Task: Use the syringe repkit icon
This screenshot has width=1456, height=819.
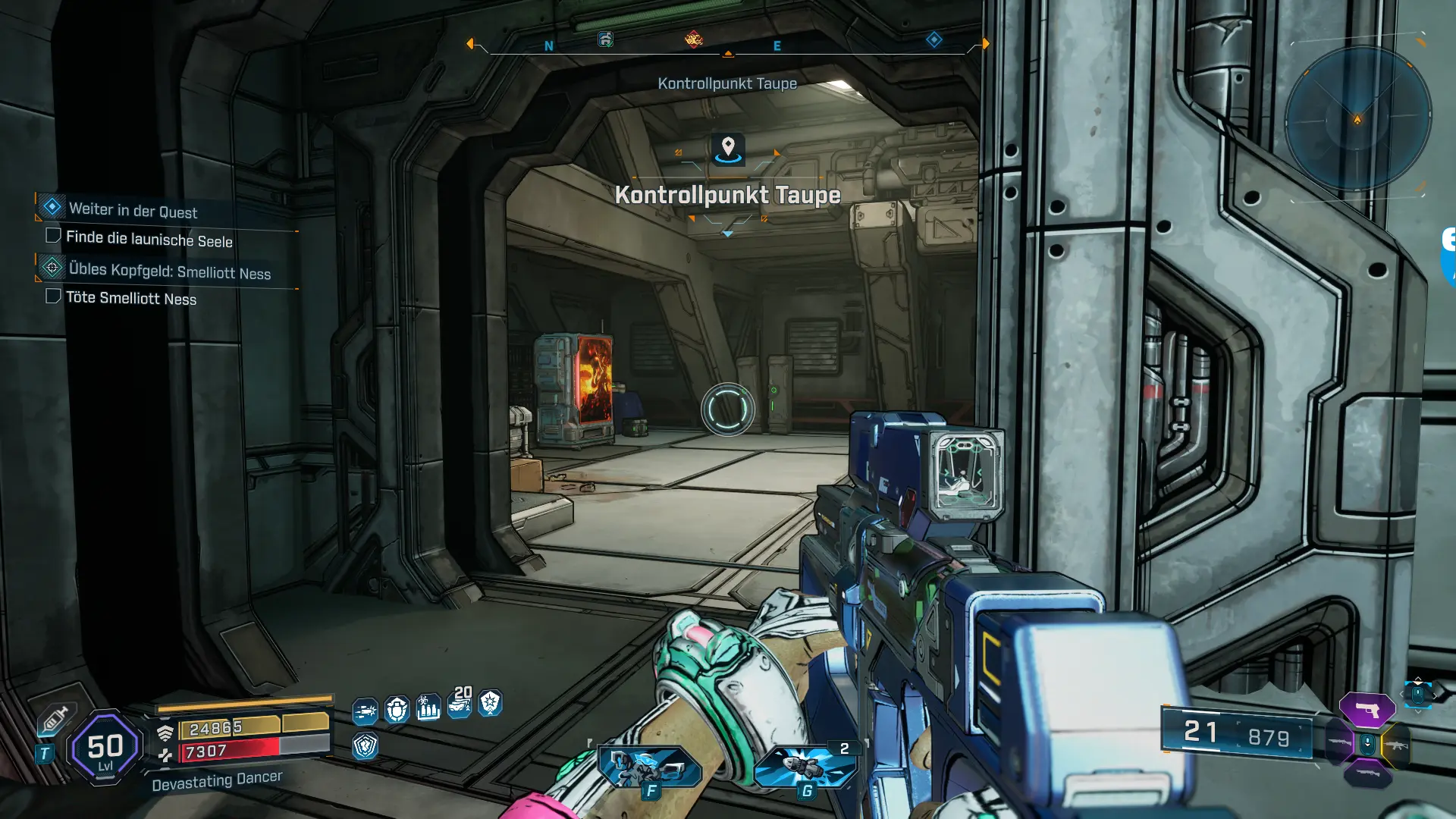Action: 55,718
